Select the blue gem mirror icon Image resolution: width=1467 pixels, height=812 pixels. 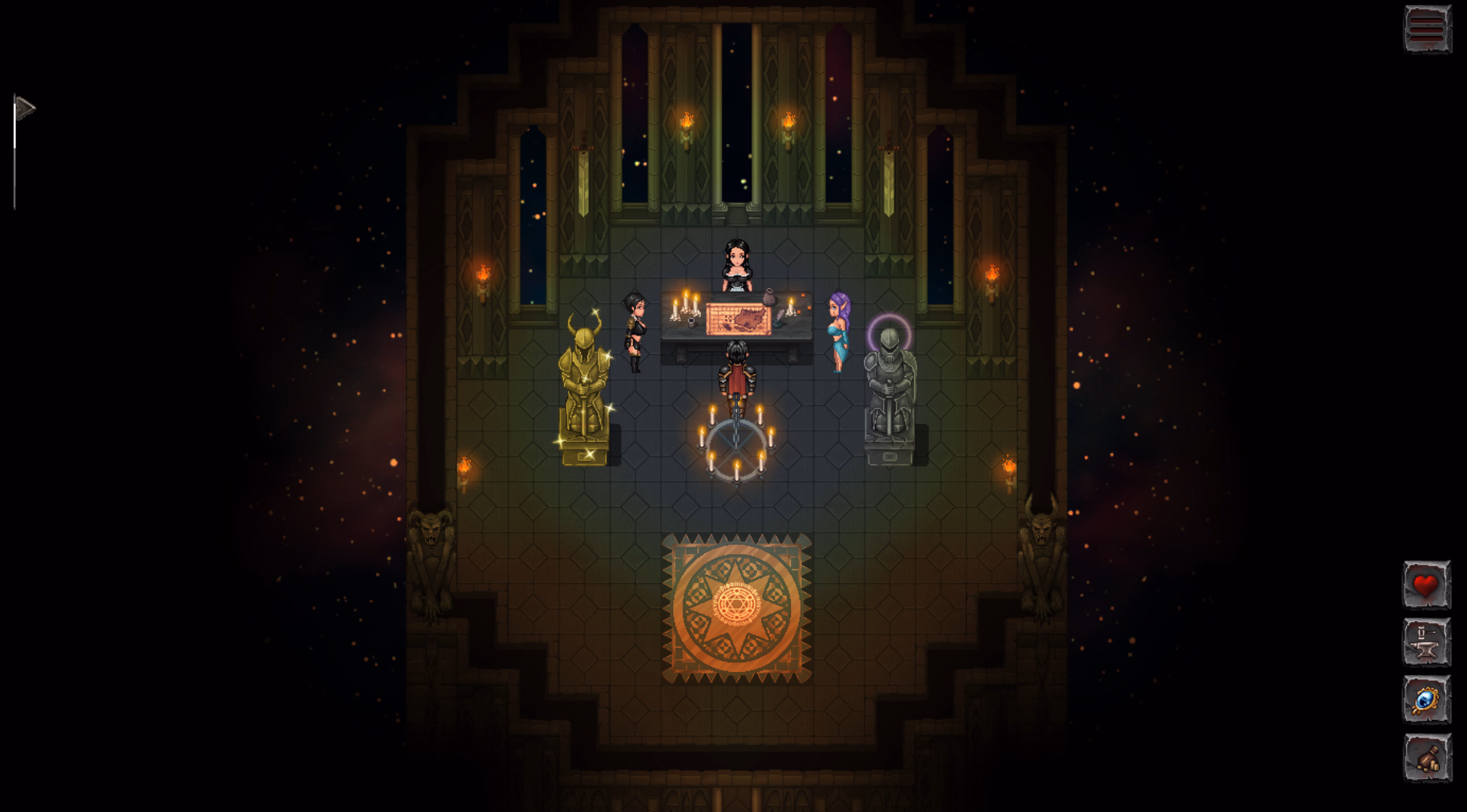pyautogui.click(x=1425, y=701)
